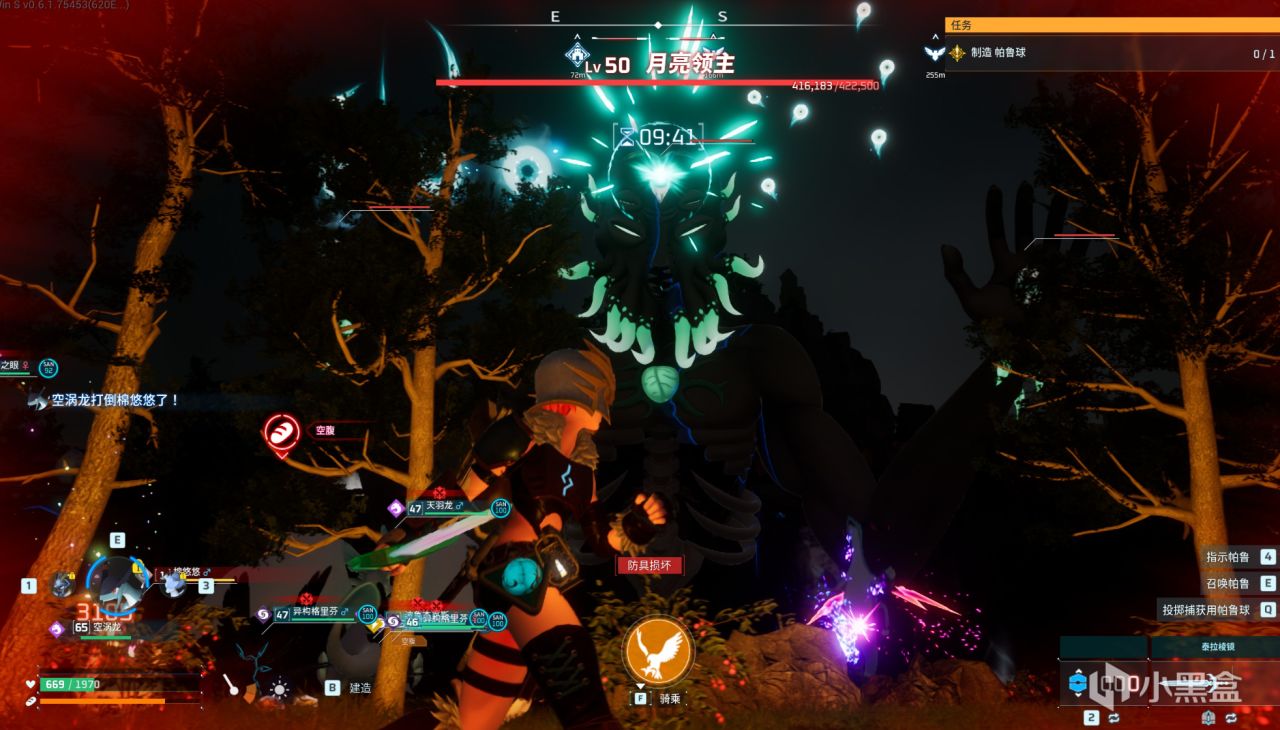
Task: Click the sun time-of-day indicator
Action: tap(279, 689)
